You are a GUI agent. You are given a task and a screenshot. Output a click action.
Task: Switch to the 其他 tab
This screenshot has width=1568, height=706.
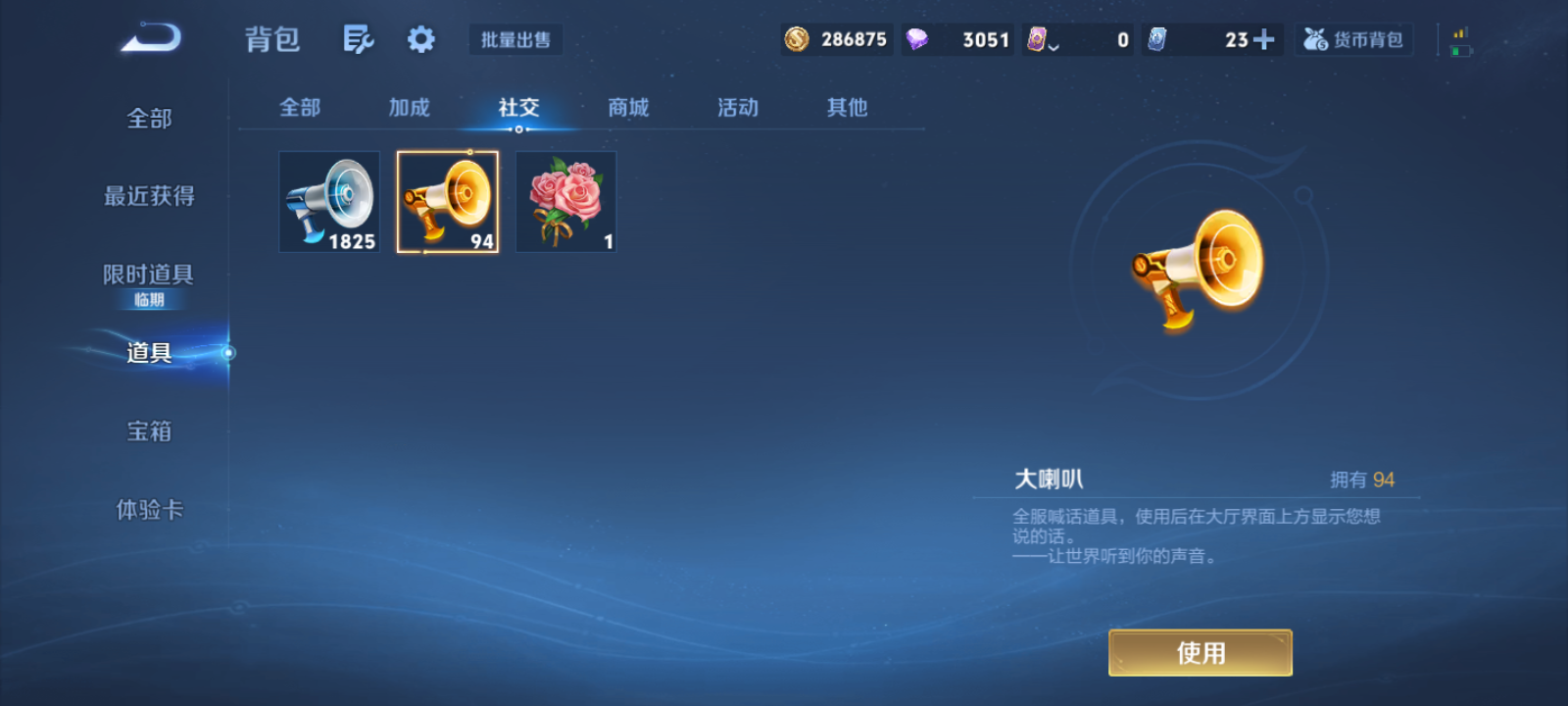coord(846,108)
